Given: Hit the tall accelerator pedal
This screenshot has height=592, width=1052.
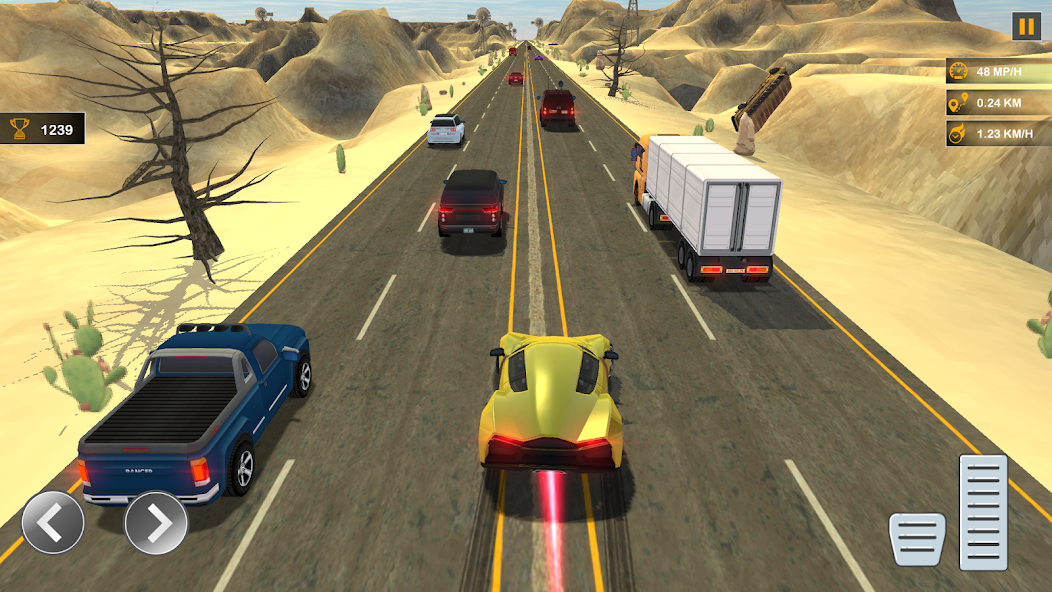Looking at the screenshot, I should tap(983, 512).
